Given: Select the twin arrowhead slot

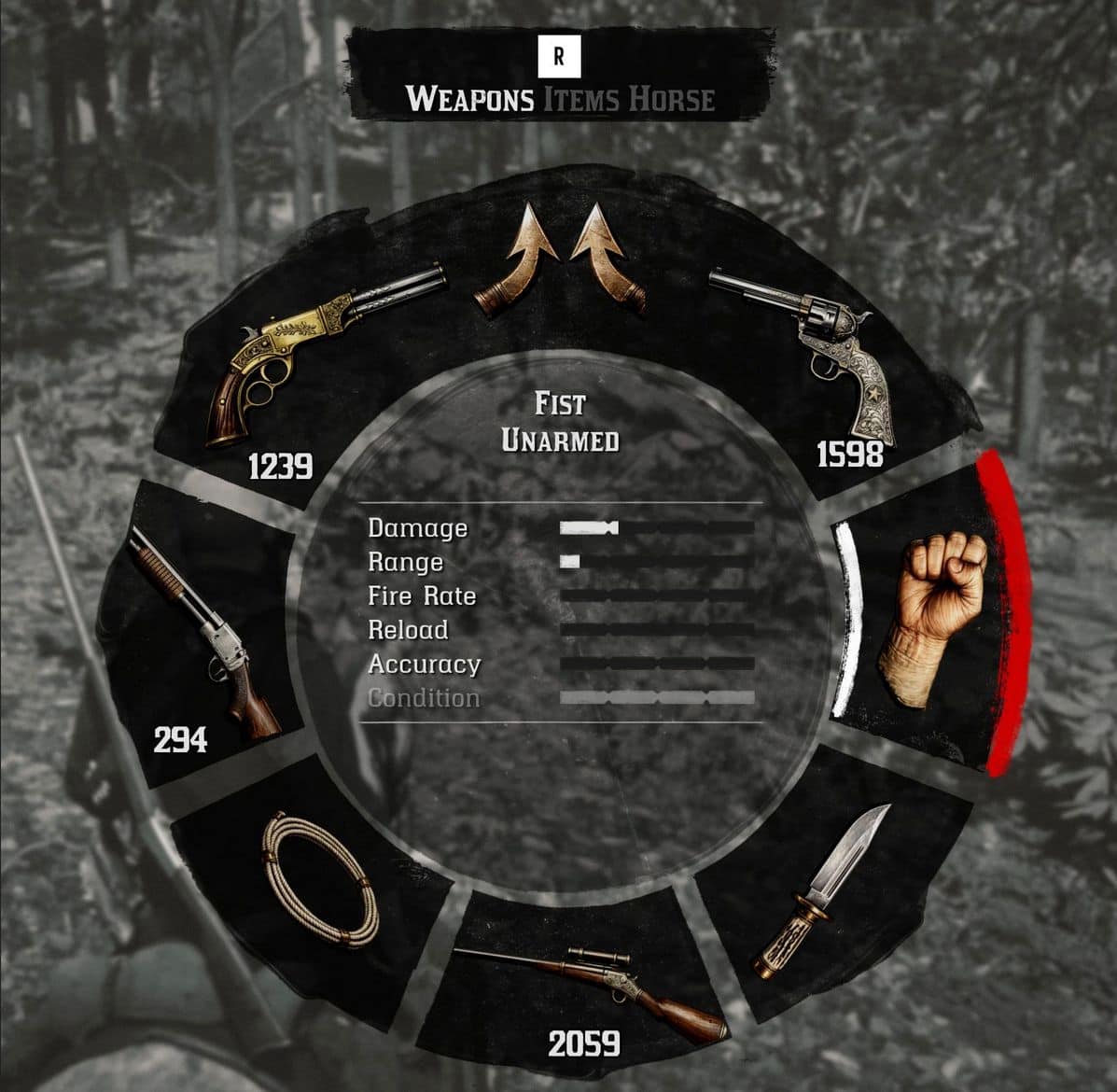Looking at the screenshot, I should (560, 266).
